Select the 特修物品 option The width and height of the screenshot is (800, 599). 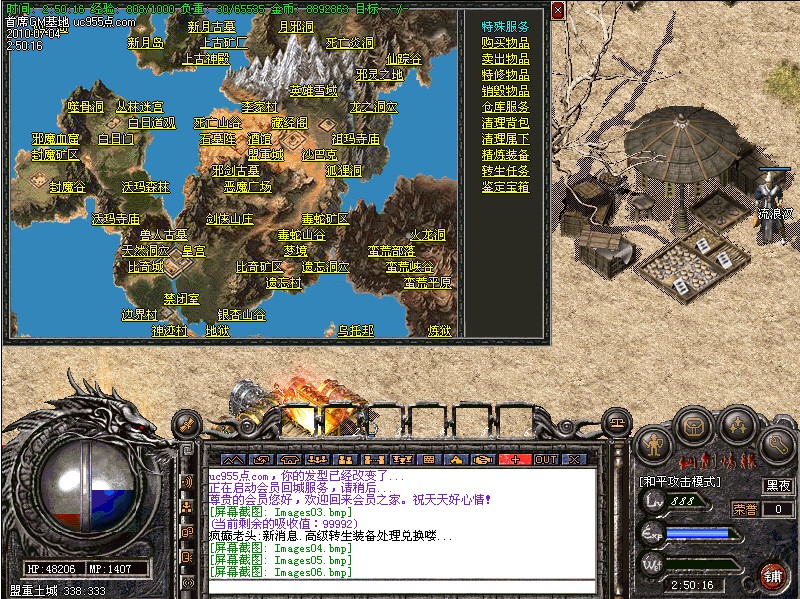(x=505, y=75)
